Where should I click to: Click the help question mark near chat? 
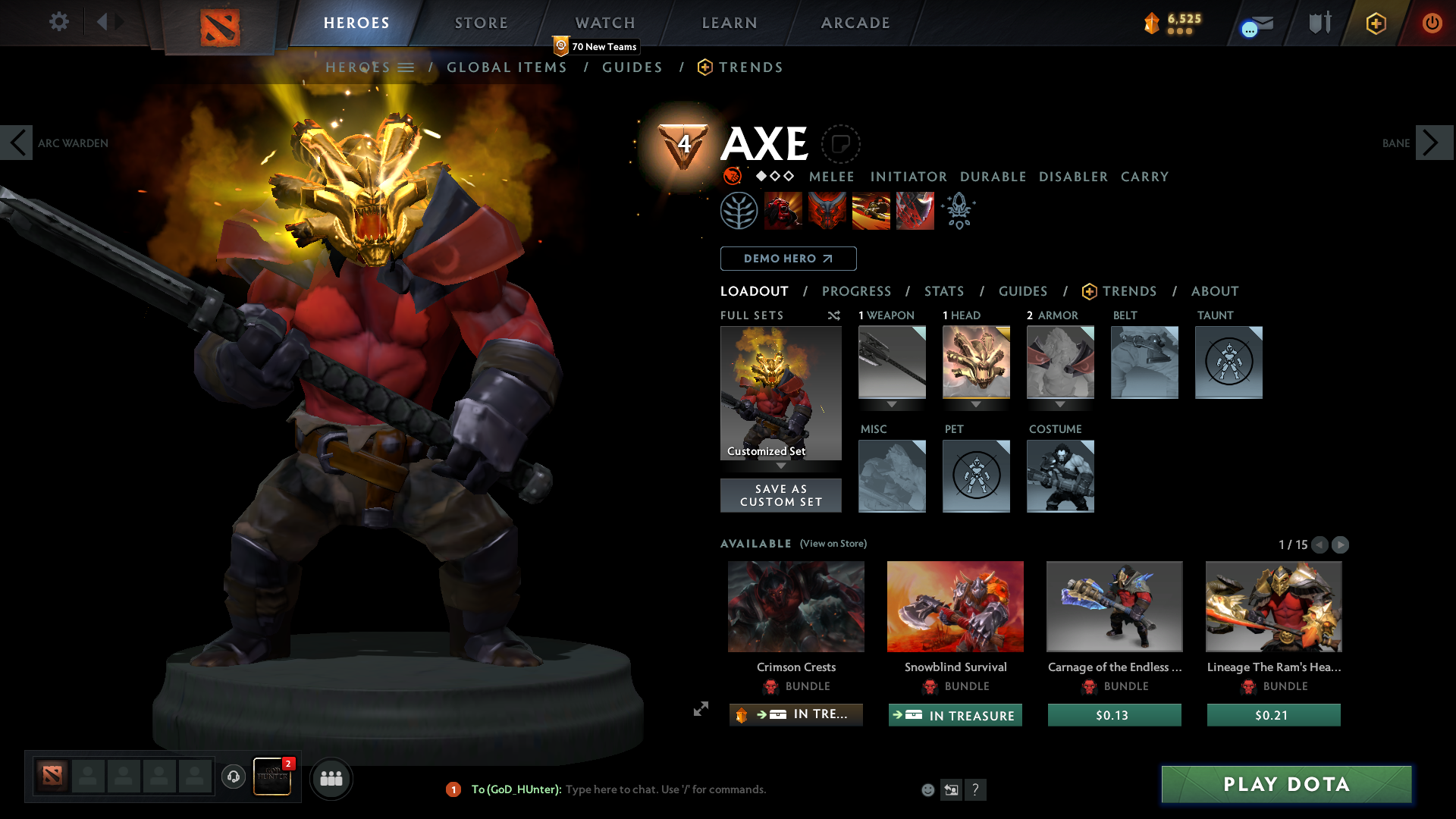[976, 789]
